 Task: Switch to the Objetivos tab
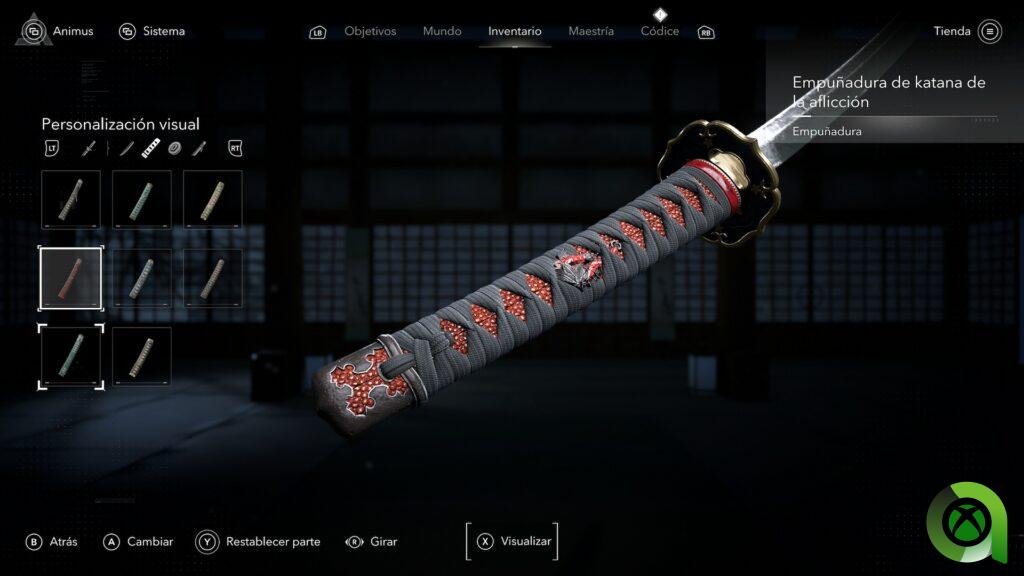(370, 31)
